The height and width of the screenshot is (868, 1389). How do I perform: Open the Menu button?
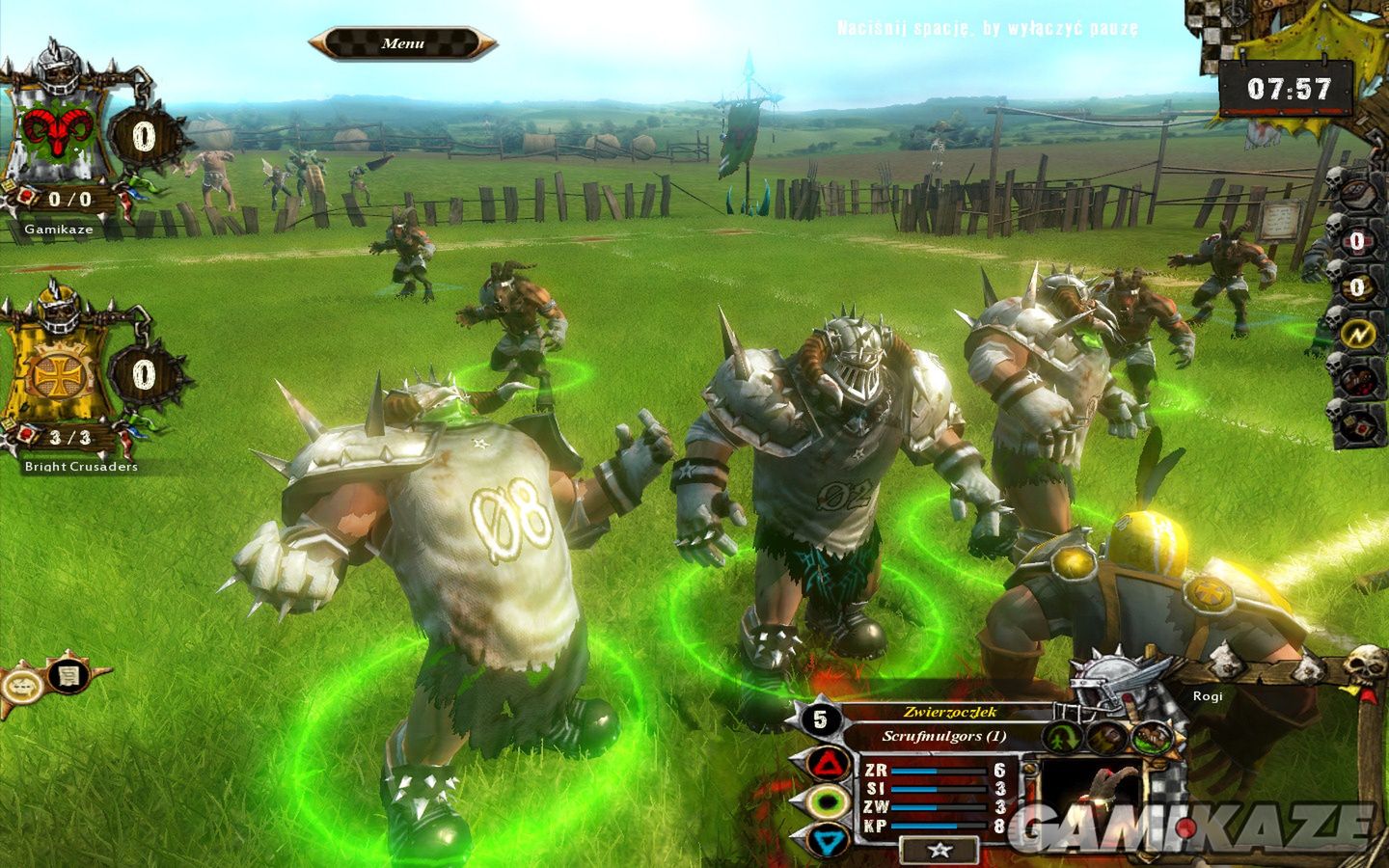402,43
